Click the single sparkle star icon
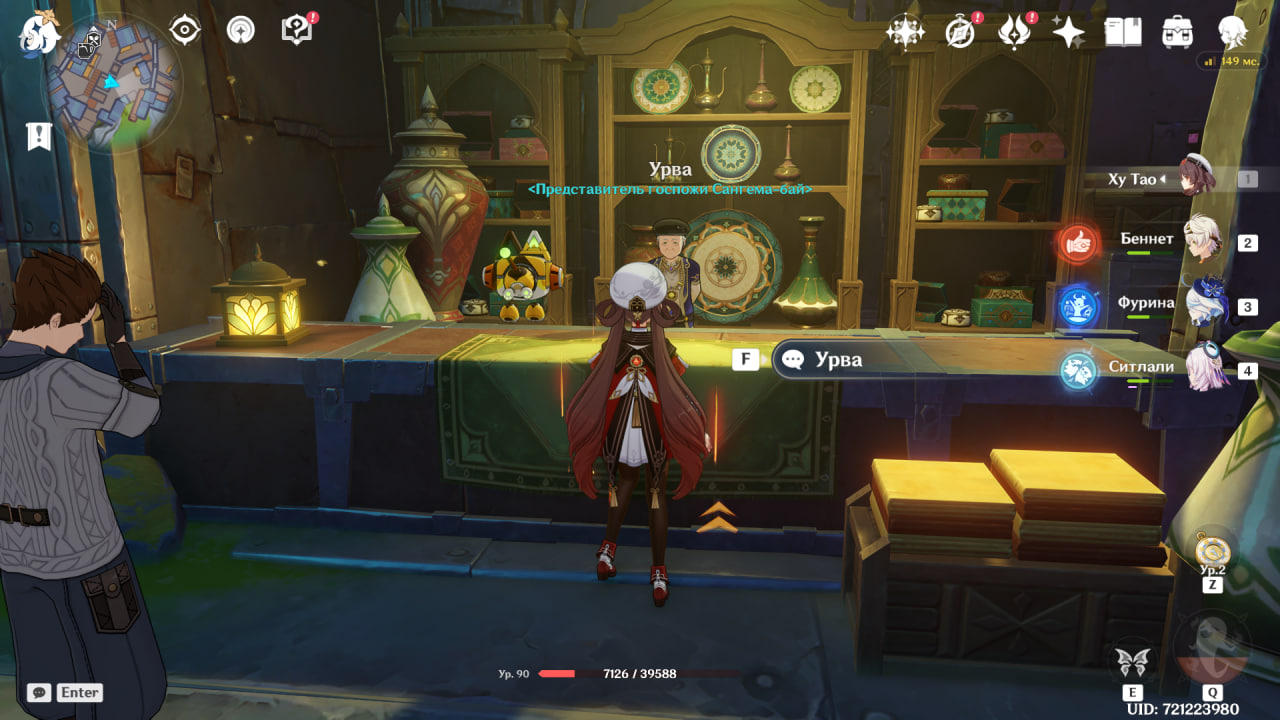1280x720 pixels. point(1068,32)
